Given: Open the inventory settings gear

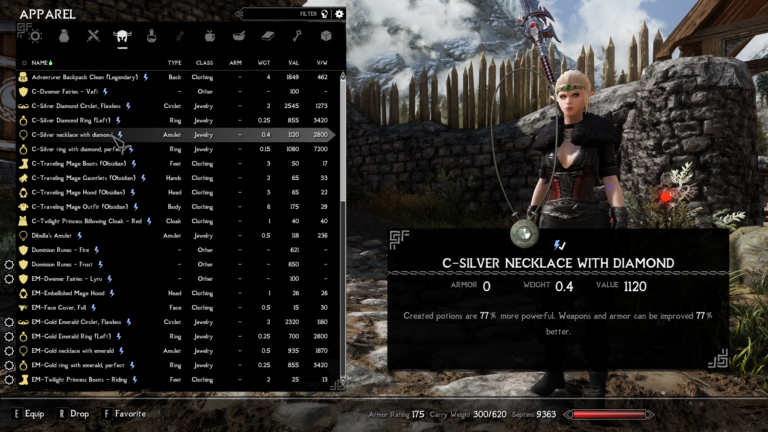Looking at the screenshot, I should click(x=339, y=14).
